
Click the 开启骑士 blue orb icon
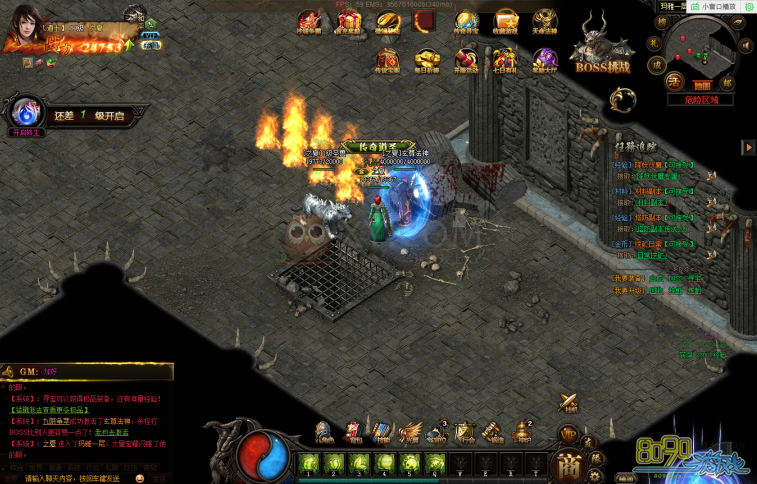click(26, 110)
